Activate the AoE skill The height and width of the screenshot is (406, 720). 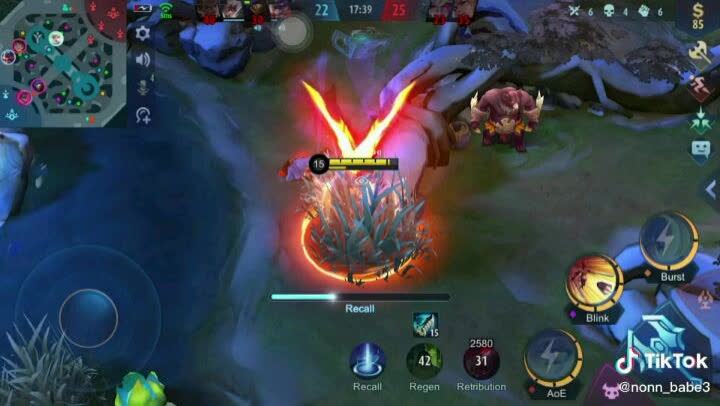[x=555, y=358]
